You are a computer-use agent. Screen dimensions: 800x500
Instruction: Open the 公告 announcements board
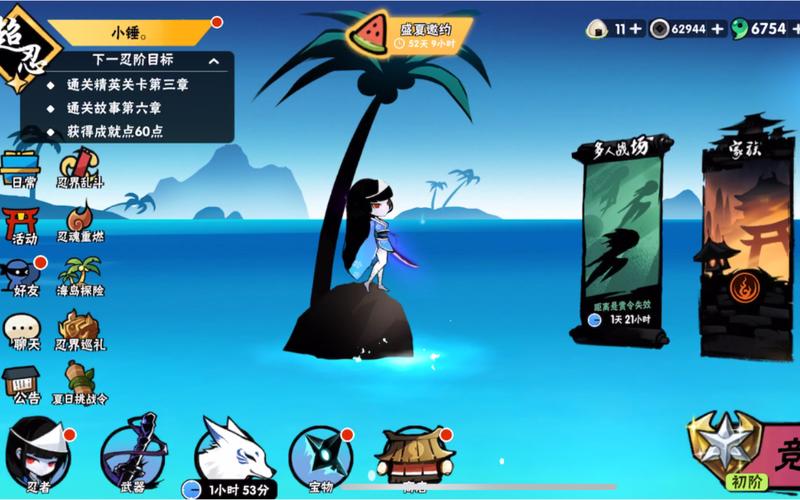(23, 383)
